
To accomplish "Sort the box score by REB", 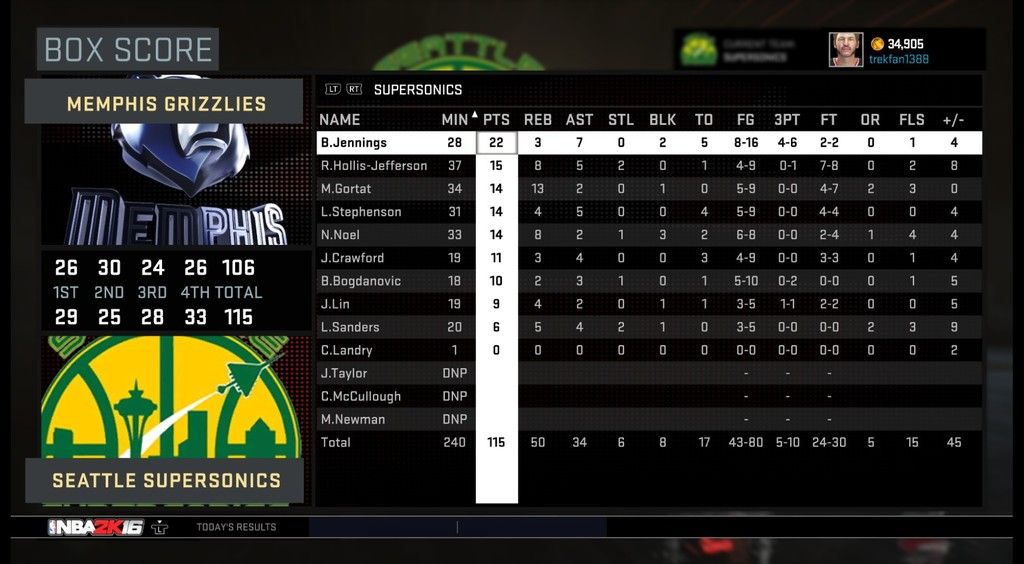I will pos(537,120).
